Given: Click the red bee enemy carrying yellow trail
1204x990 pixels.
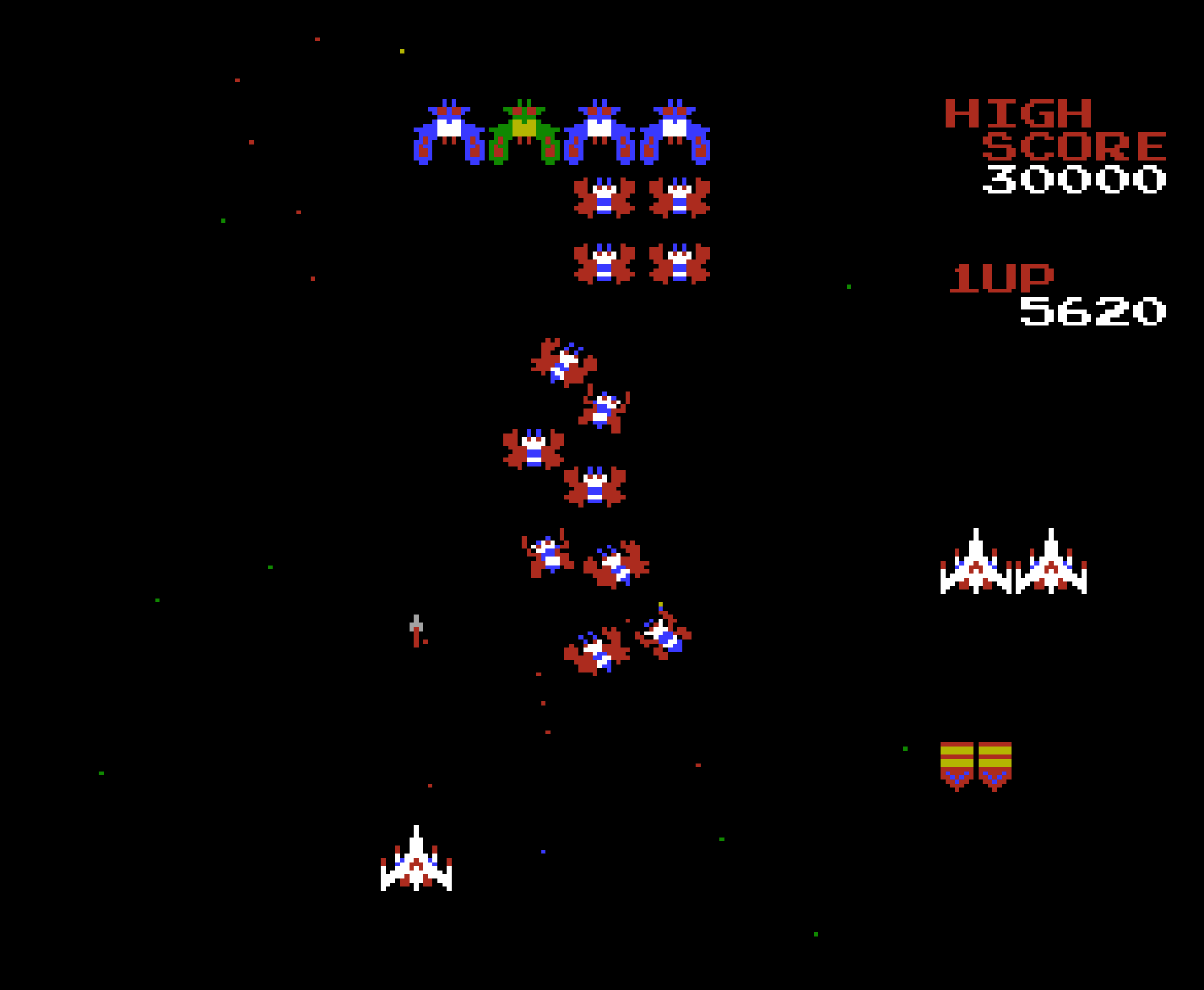Looking at the screenshot, I should coord(663,632).
